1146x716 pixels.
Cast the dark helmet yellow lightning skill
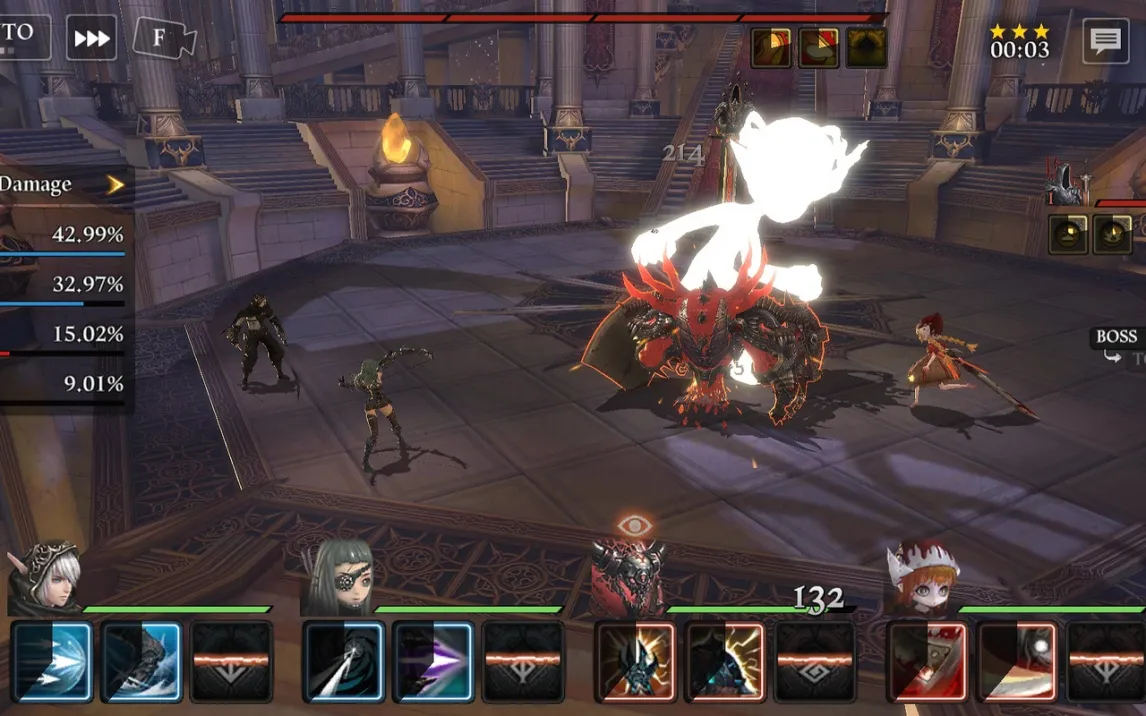(x=725, y=661)
